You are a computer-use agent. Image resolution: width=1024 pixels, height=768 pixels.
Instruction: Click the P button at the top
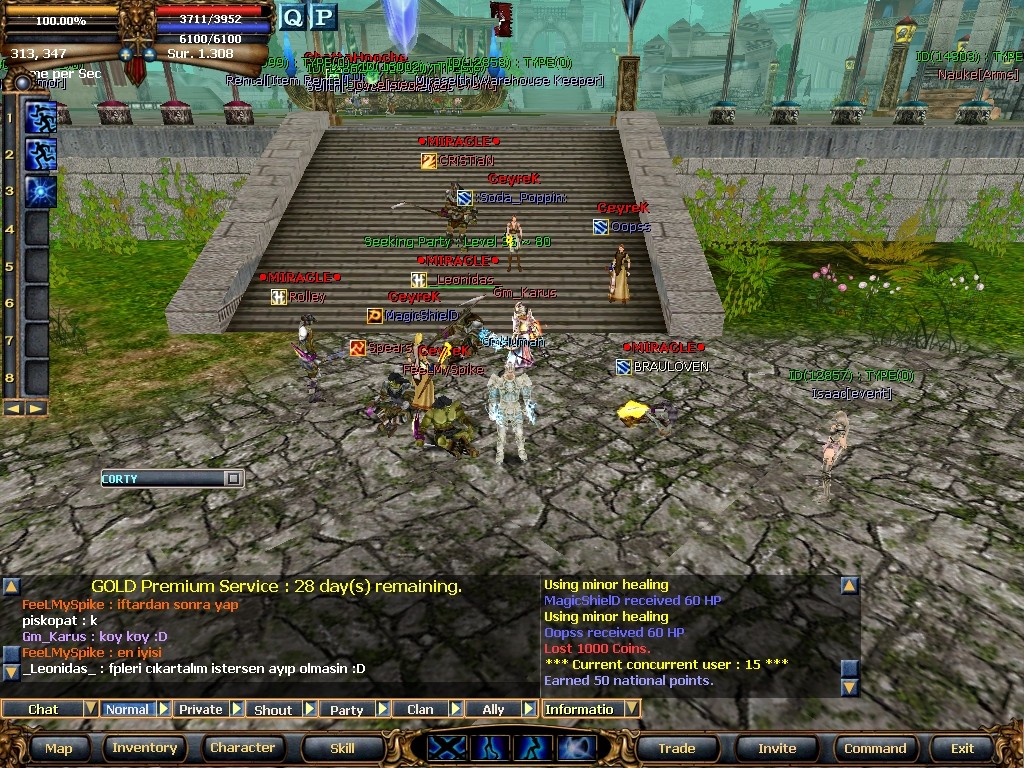[324, 17]
